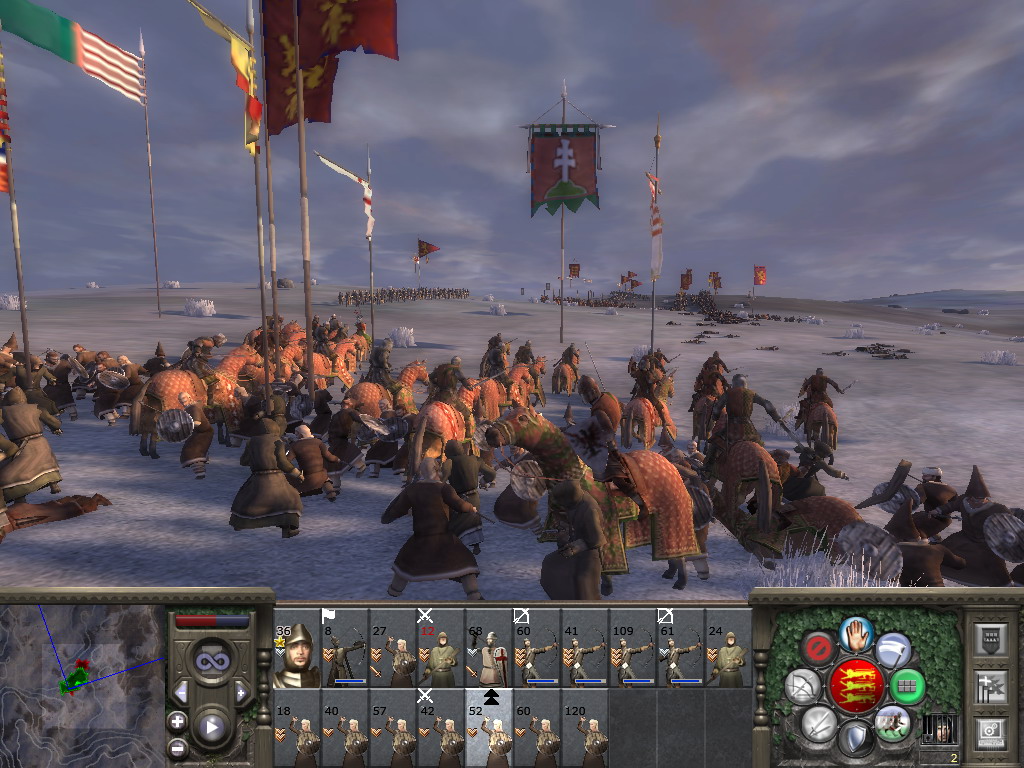Zoom in the minimap with the plus button

click(x=178, y=721)
